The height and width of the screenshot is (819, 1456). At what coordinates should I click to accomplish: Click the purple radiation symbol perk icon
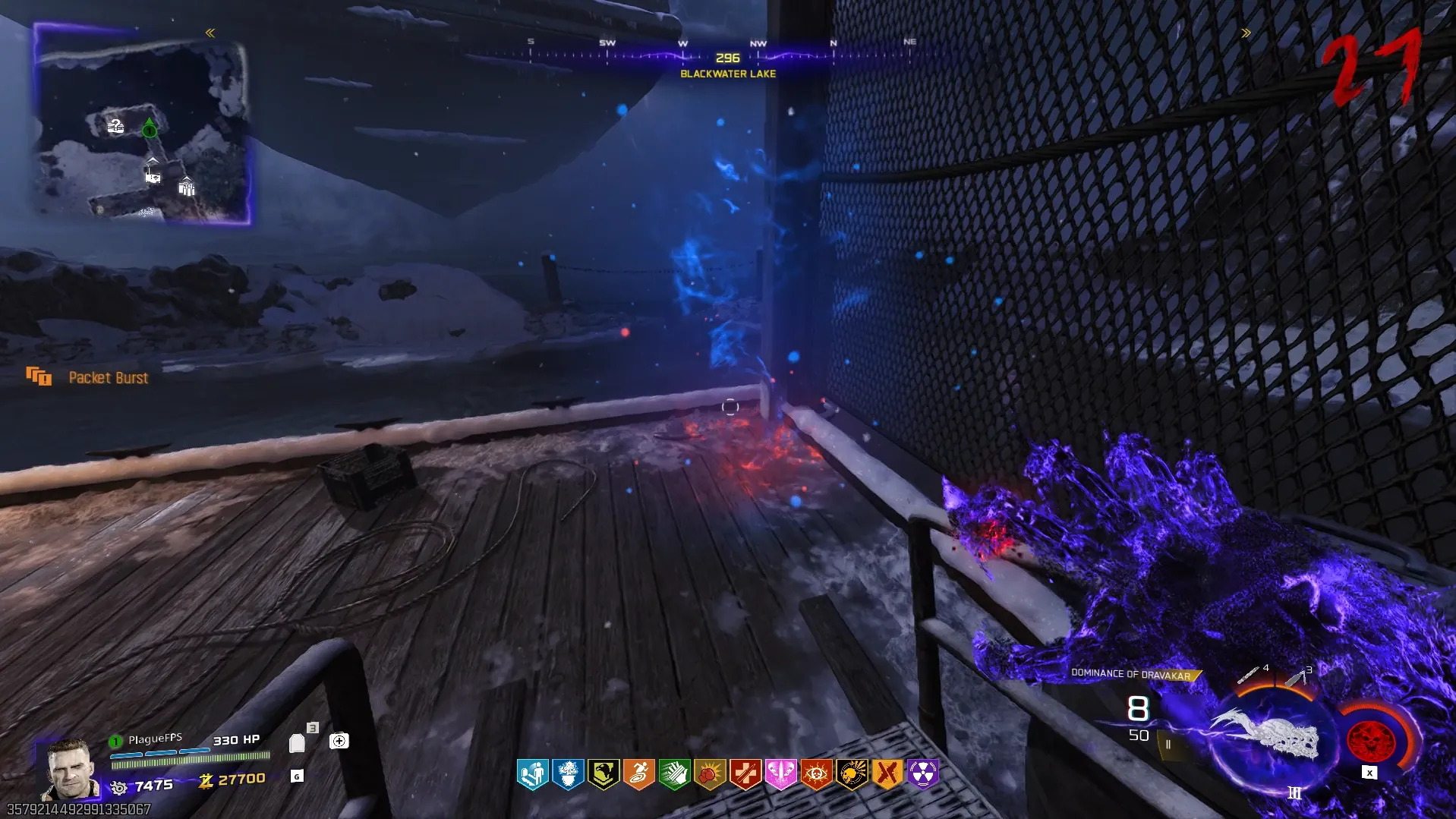coord(922,774)
